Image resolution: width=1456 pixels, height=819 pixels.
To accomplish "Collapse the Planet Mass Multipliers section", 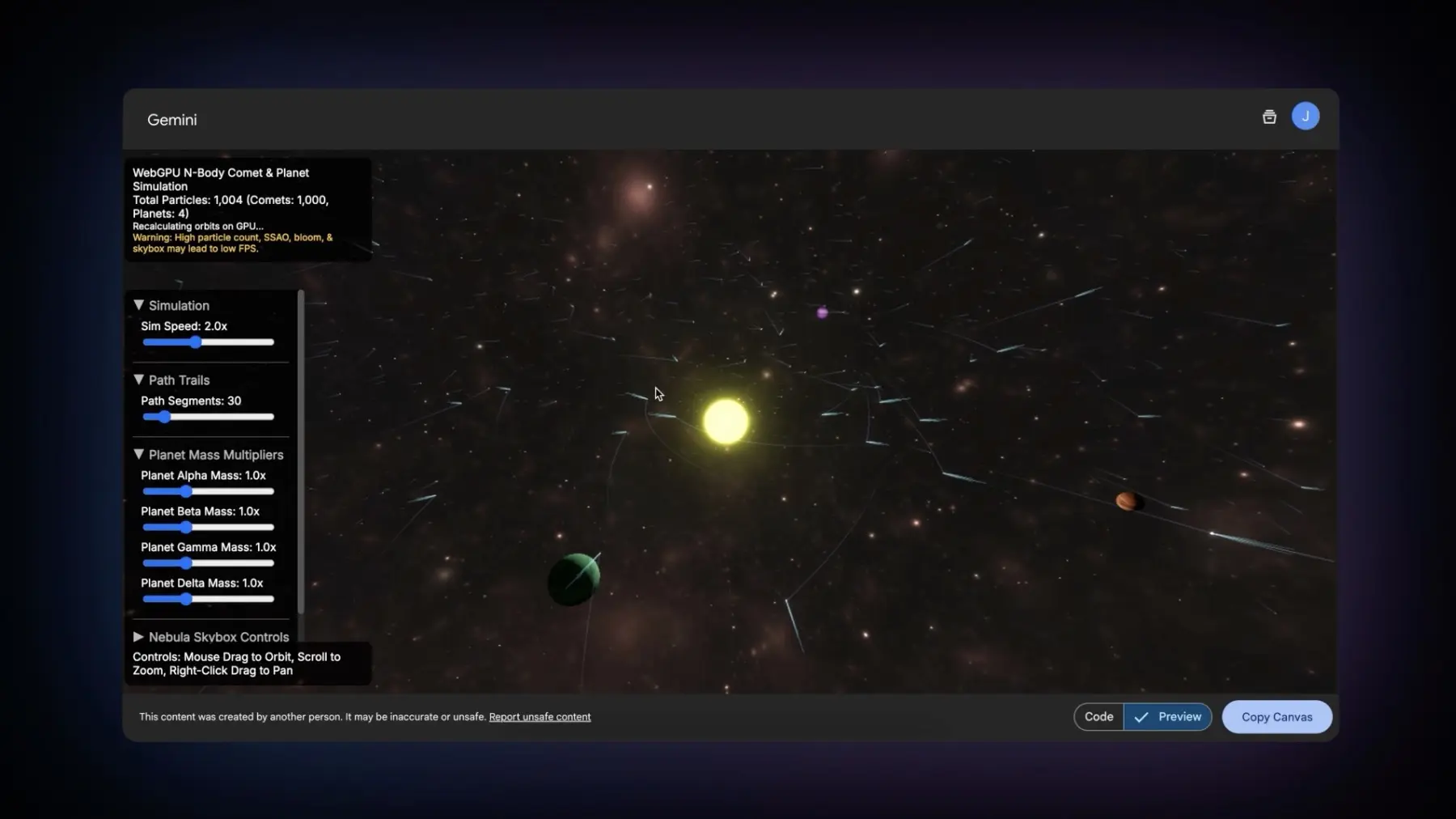I will tap(209, 455).
